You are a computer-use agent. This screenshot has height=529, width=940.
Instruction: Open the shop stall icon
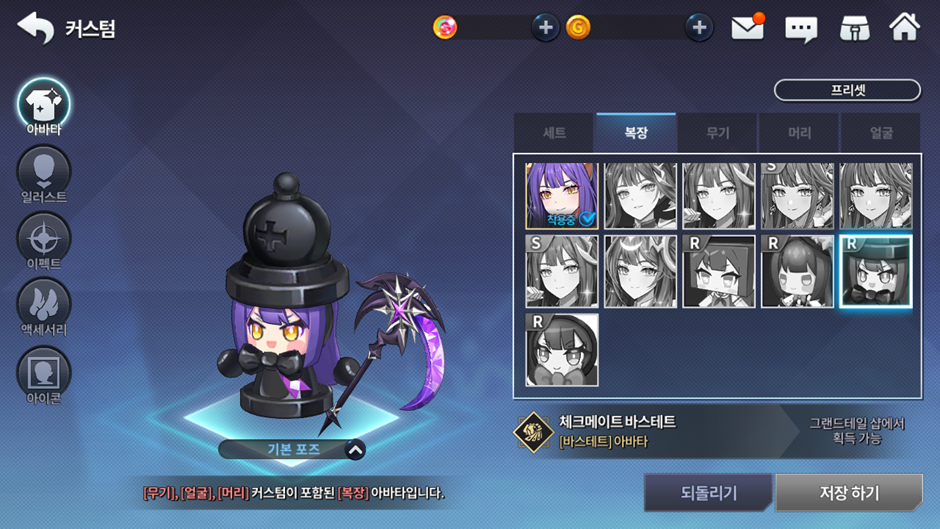pos(853,28)
